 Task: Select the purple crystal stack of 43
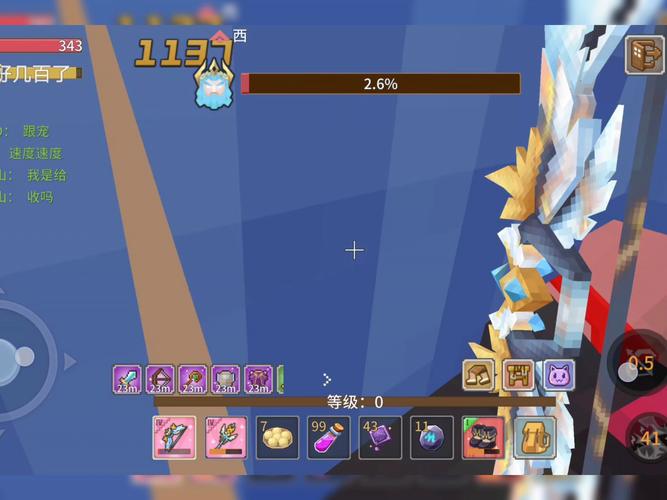point(381,438)
